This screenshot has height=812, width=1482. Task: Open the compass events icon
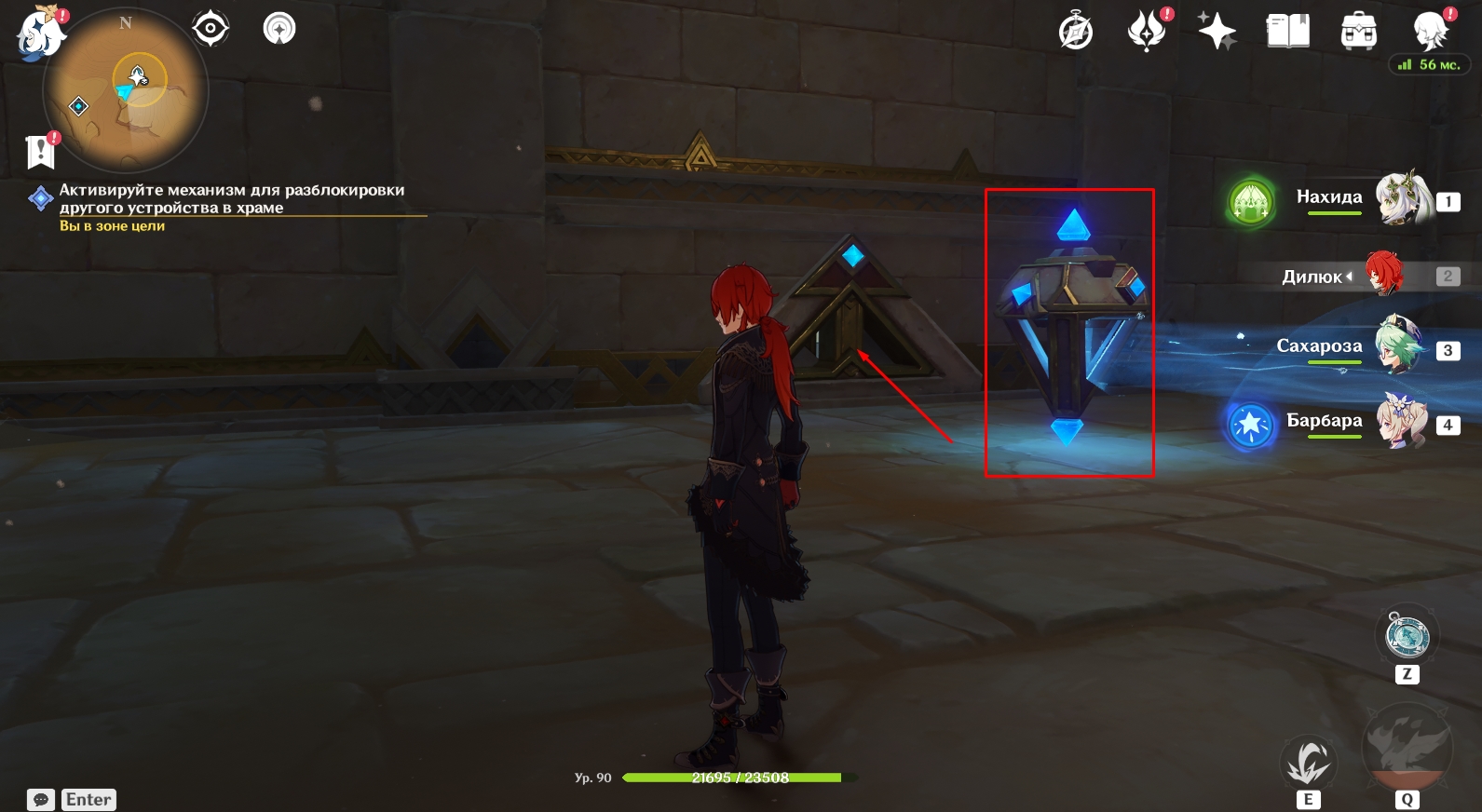click(x=1076, y=31)
